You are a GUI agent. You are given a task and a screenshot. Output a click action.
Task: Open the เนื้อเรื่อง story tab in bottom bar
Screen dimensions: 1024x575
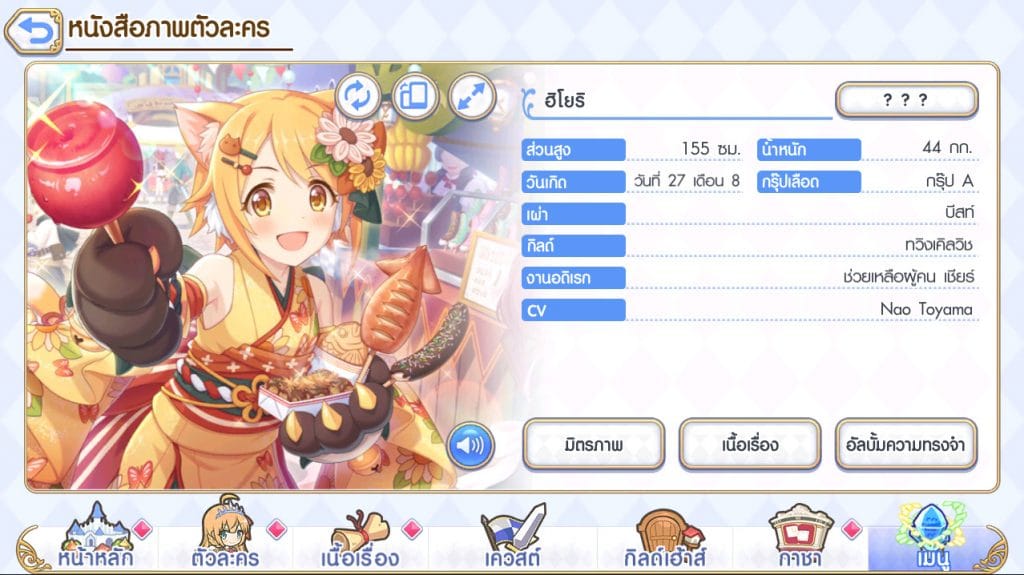tap(361, 540)
